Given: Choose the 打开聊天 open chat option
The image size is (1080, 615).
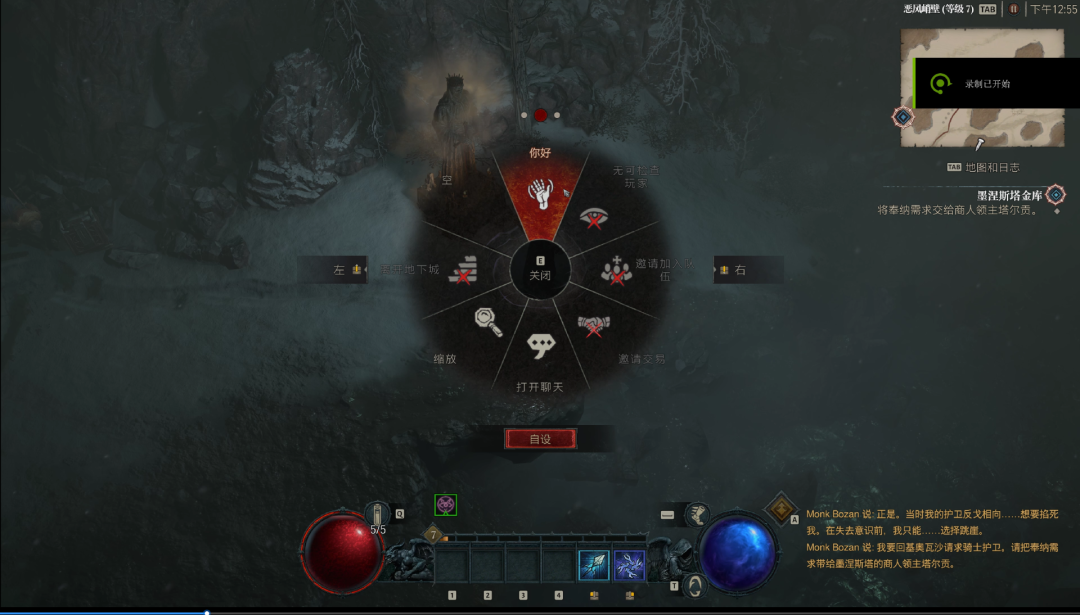Looking at the screenshot, I should point(541,346).
